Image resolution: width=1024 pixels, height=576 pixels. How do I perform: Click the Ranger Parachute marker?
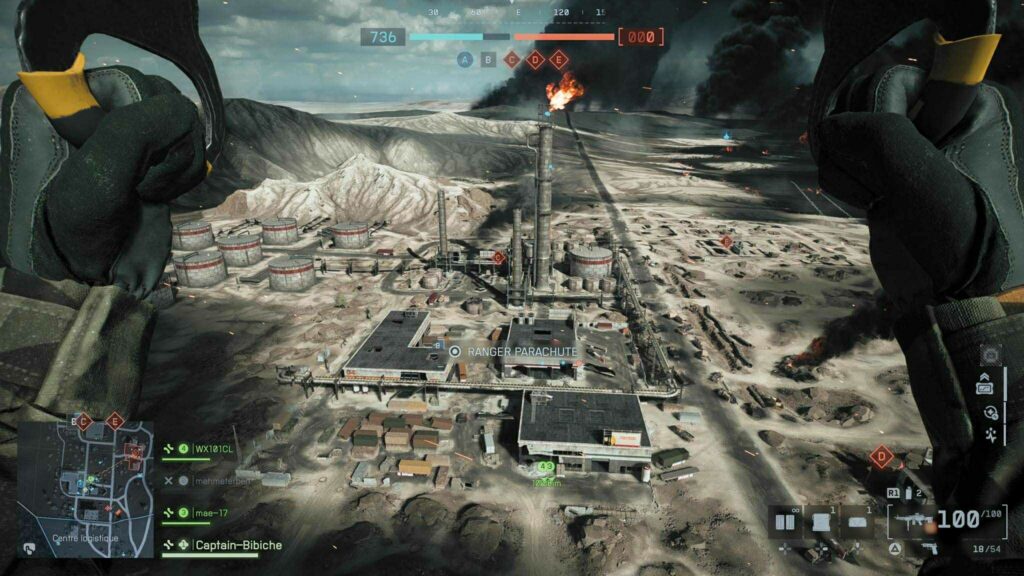tap(456, 352)
